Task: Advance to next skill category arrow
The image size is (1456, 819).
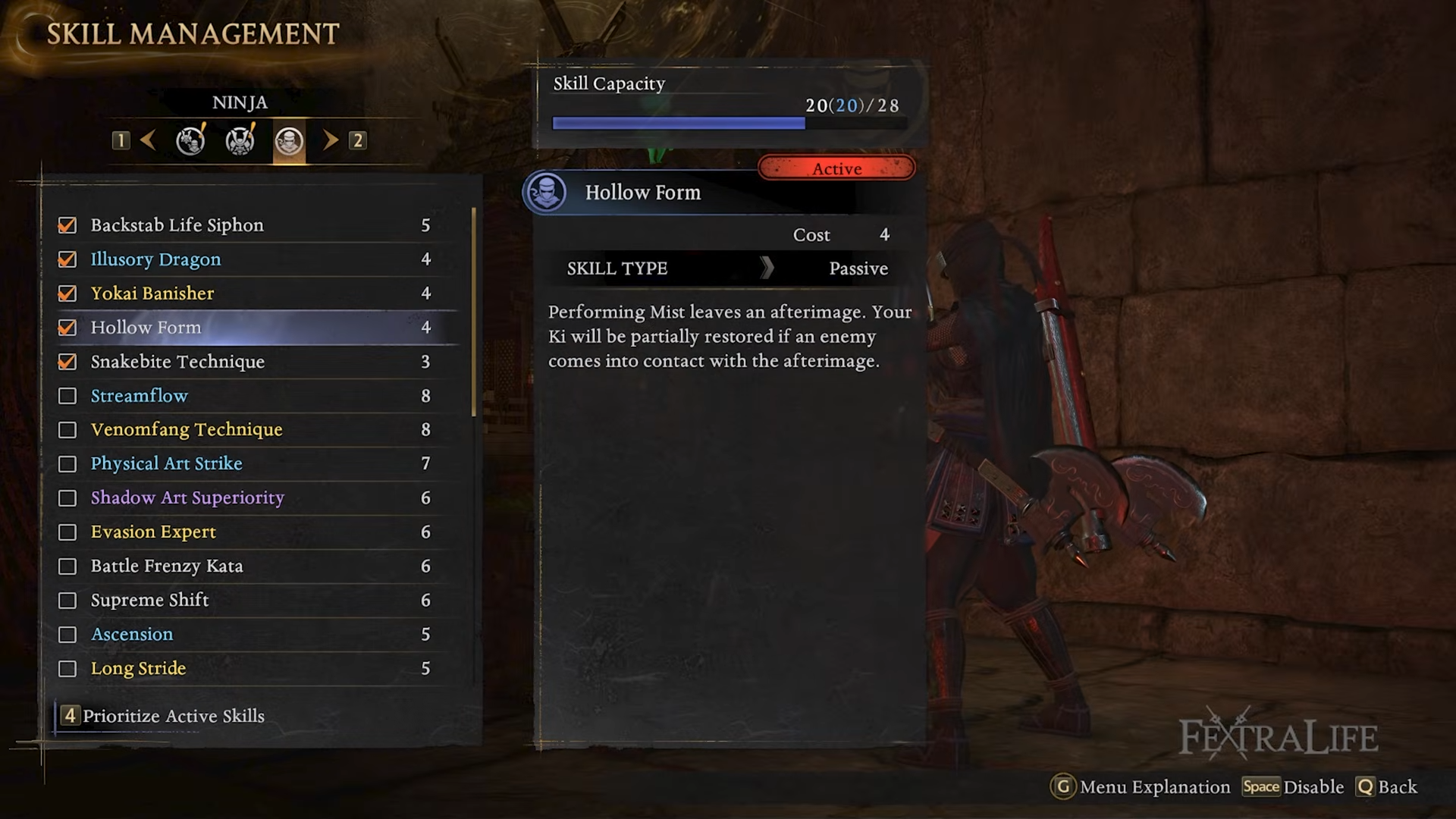Action: pos(331,140)
